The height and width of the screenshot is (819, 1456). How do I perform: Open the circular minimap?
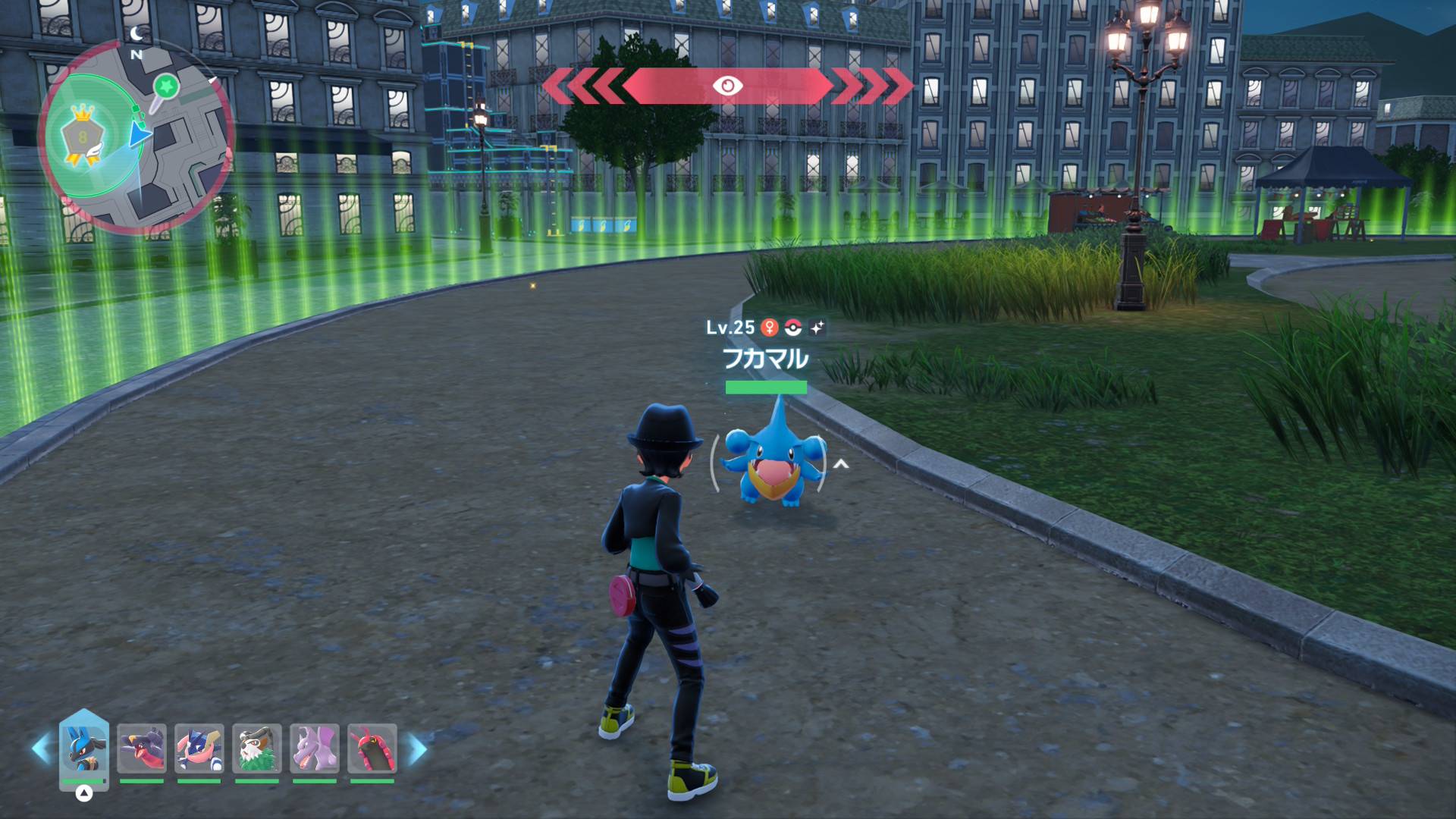point(136,136)
